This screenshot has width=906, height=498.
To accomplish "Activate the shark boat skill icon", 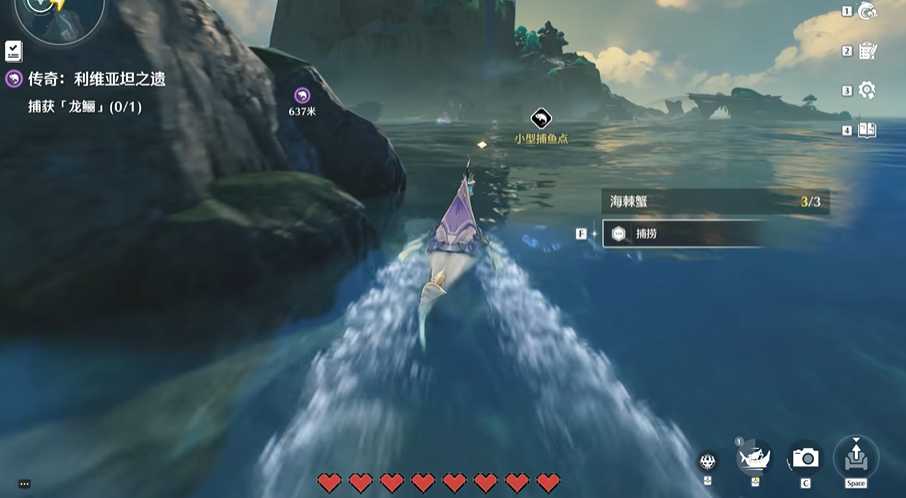I will point(753,458).
